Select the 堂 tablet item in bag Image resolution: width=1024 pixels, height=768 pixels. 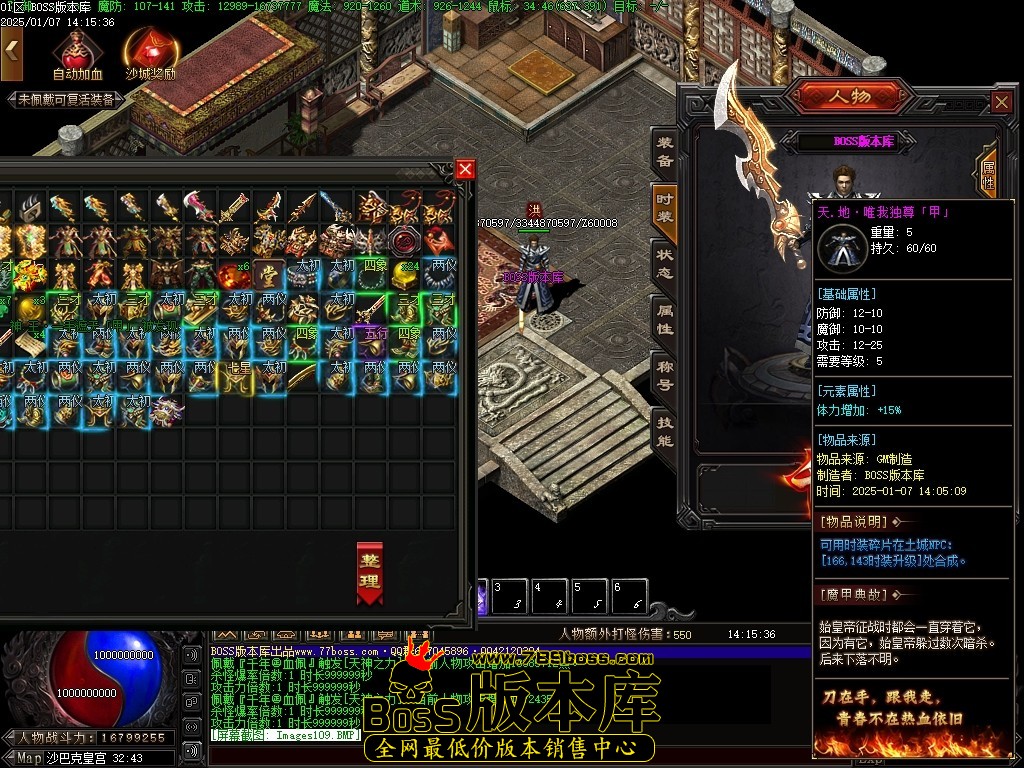270,274
